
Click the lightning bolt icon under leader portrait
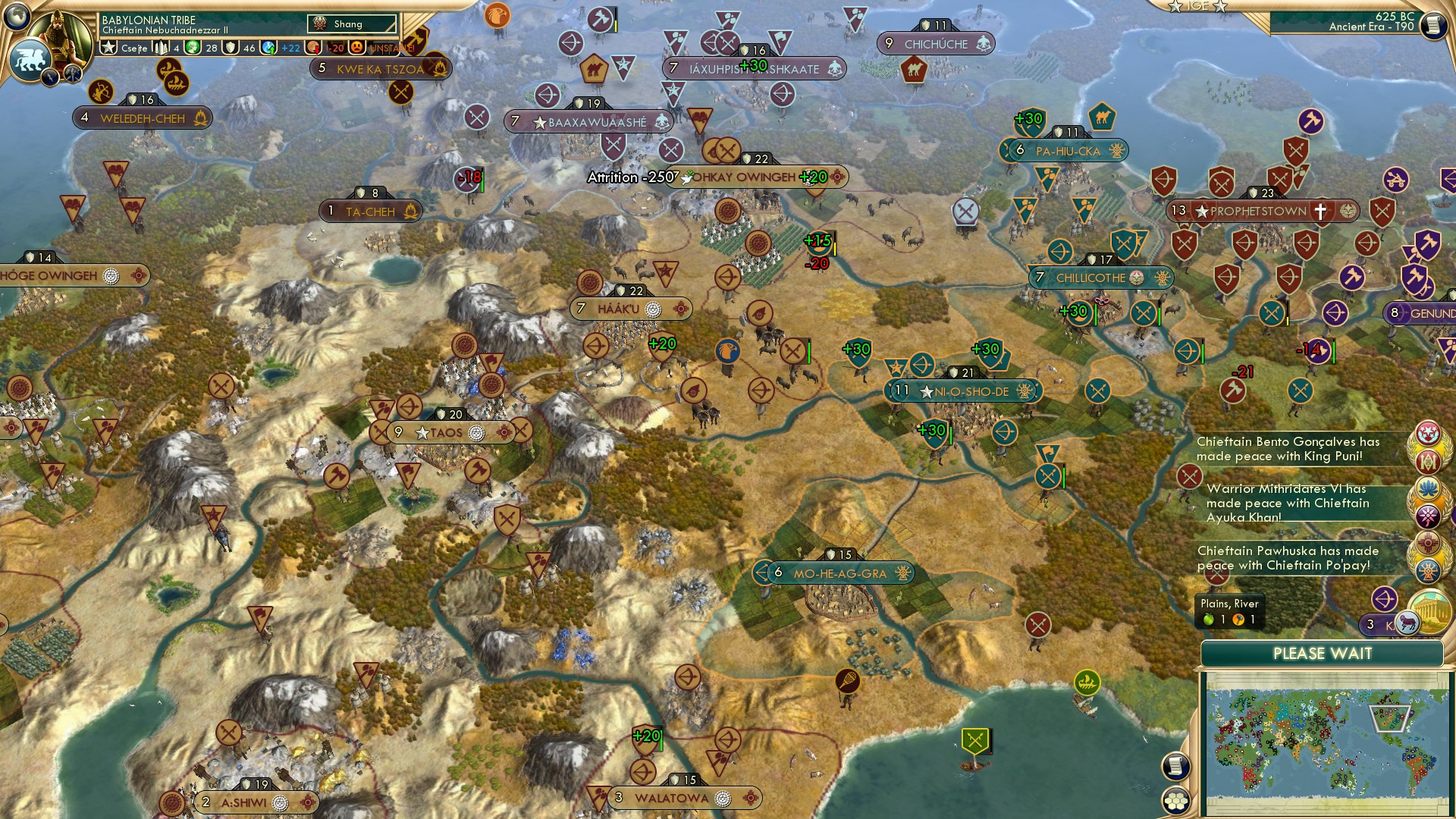coord(49,77)
